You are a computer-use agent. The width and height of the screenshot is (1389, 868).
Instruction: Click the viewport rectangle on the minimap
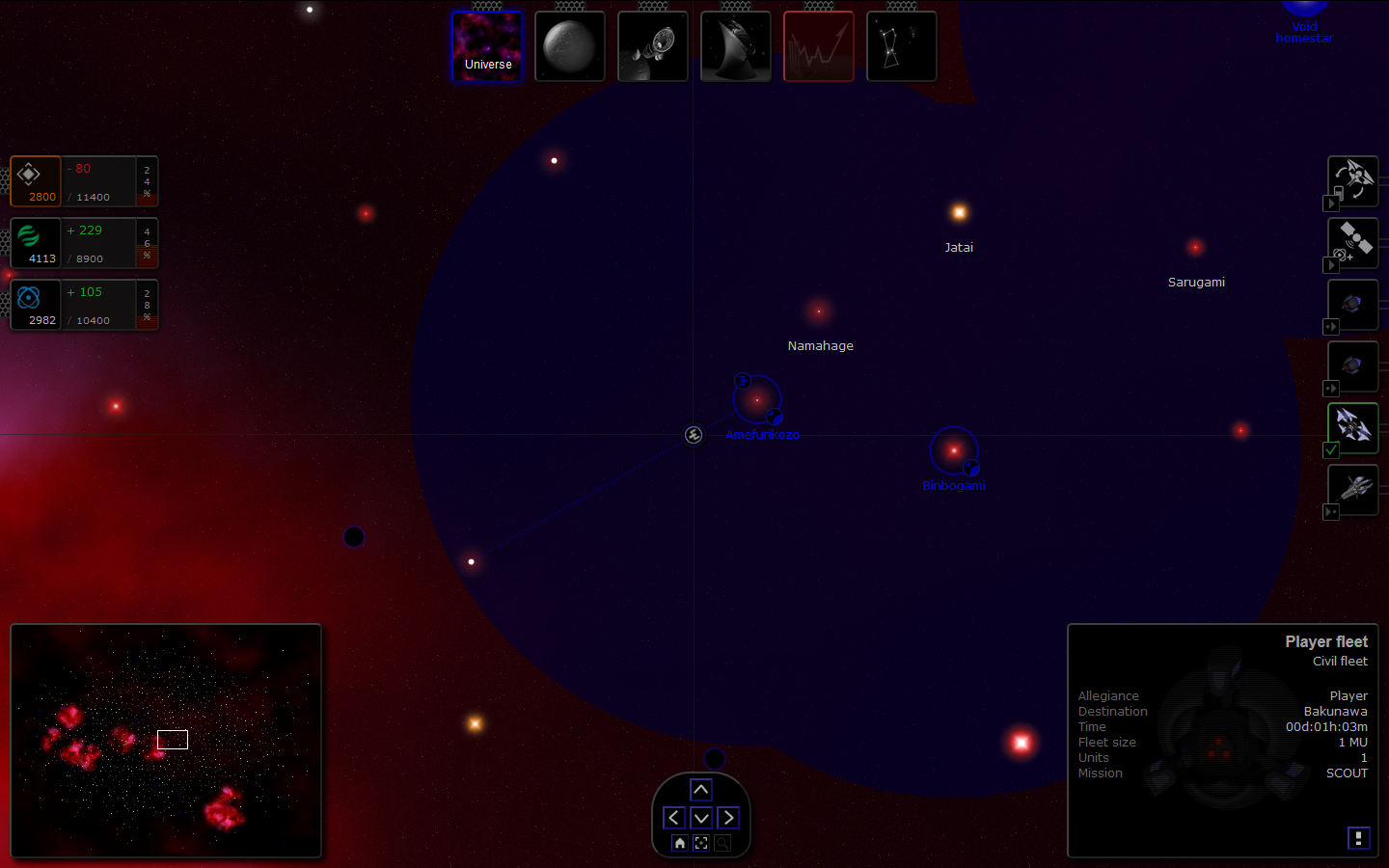click(173, 740)
